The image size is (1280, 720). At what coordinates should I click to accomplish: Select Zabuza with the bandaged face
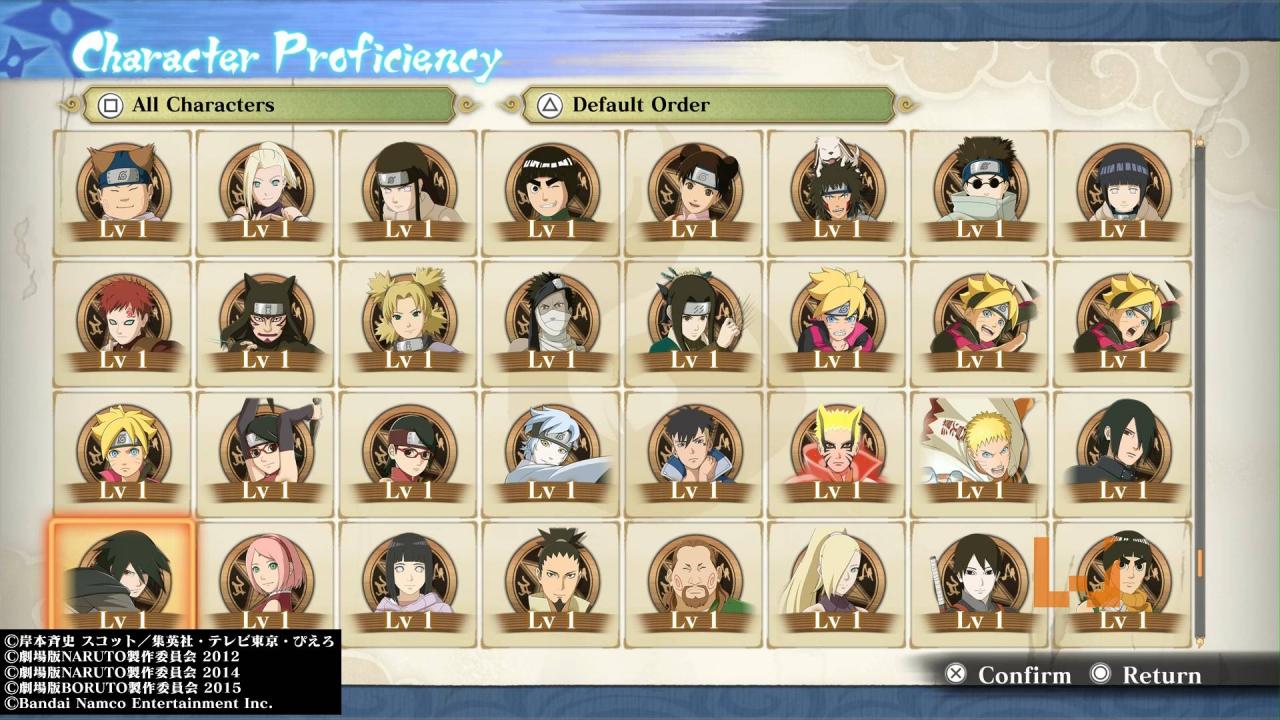(x=551, y=320)
